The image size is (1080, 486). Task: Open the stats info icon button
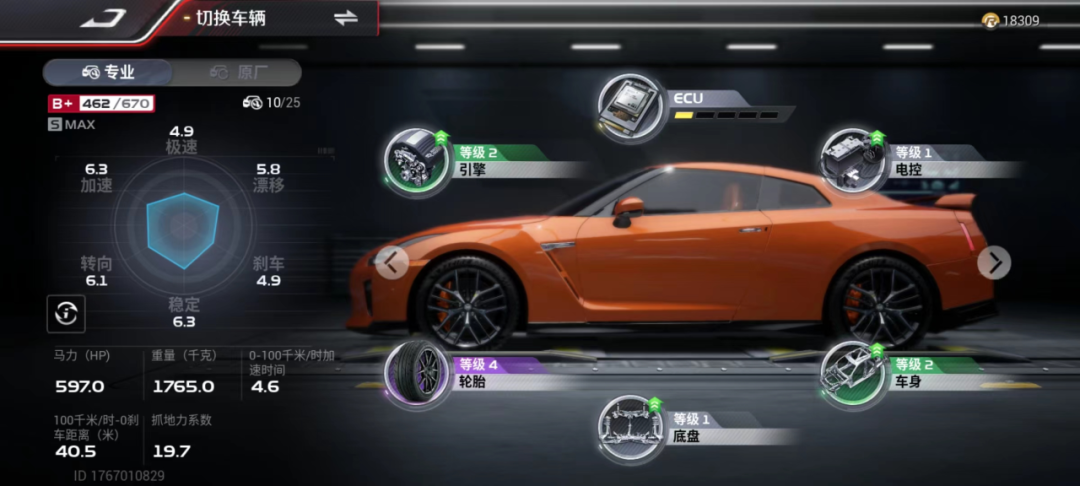[66, 314]
